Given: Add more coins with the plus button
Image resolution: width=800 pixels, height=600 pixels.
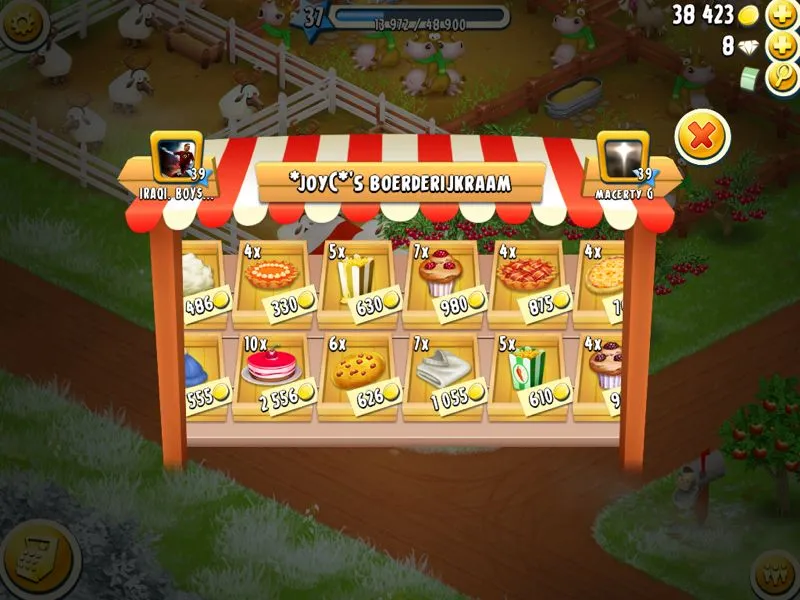Looking at the screenshot, I should [x=781, y=15].
